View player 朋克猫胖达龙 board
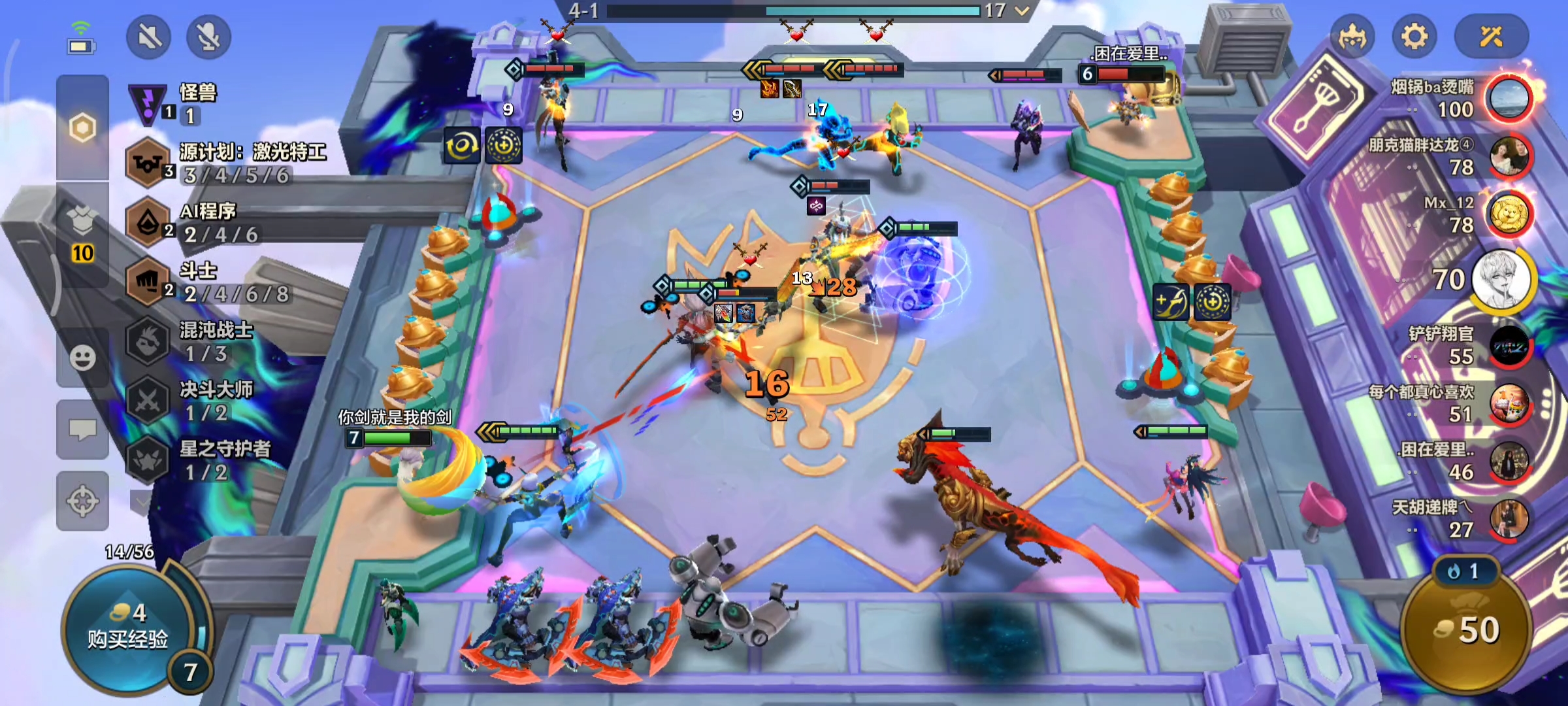Viewport: 1568px width, 706px height. coord(1509,157)
